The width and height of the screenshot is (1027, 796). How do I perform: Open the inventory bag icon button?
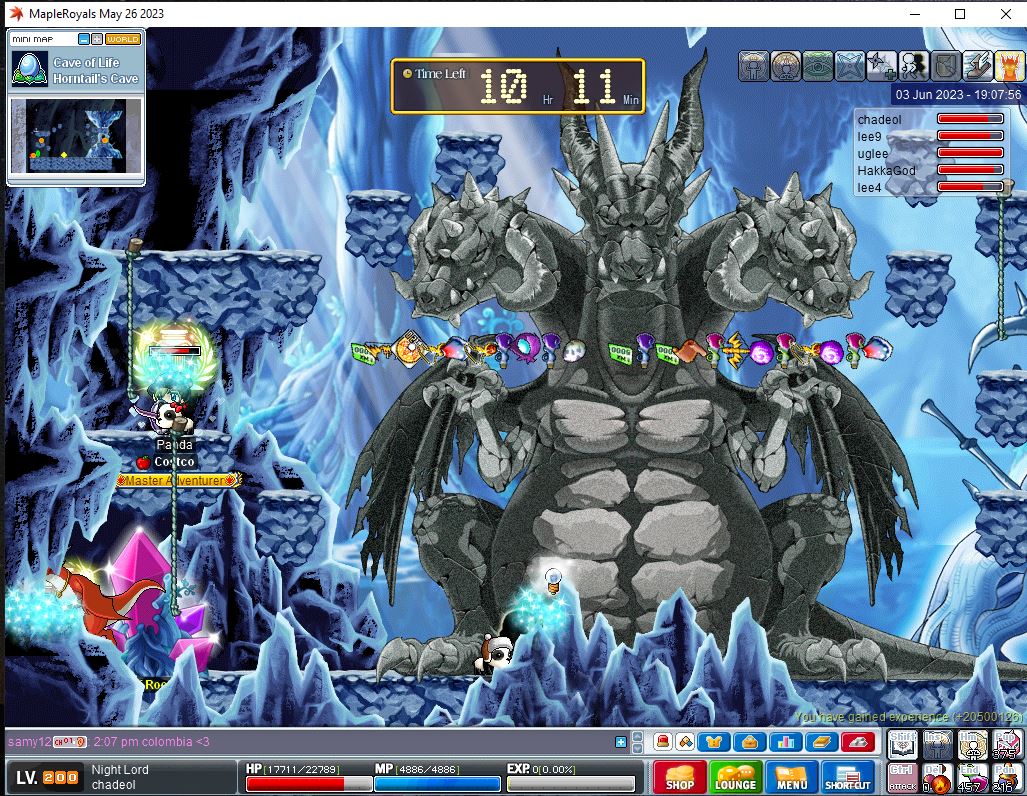tap(749, 742)
